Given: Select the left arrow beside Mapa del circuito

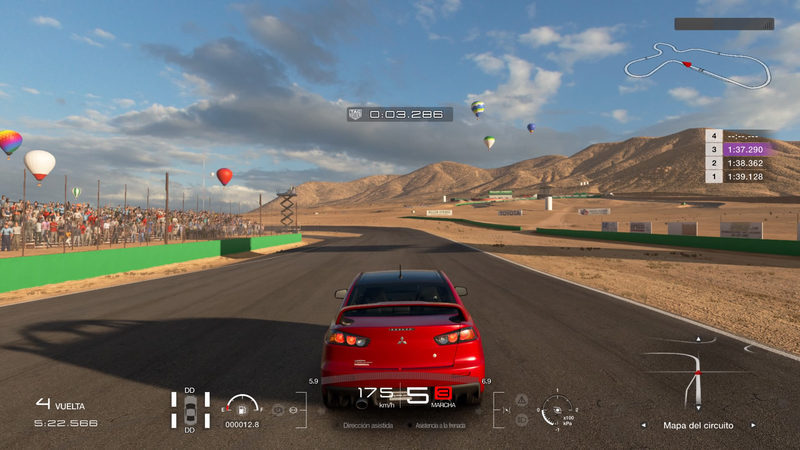Looking at the screenshot, I should (644, 425).
